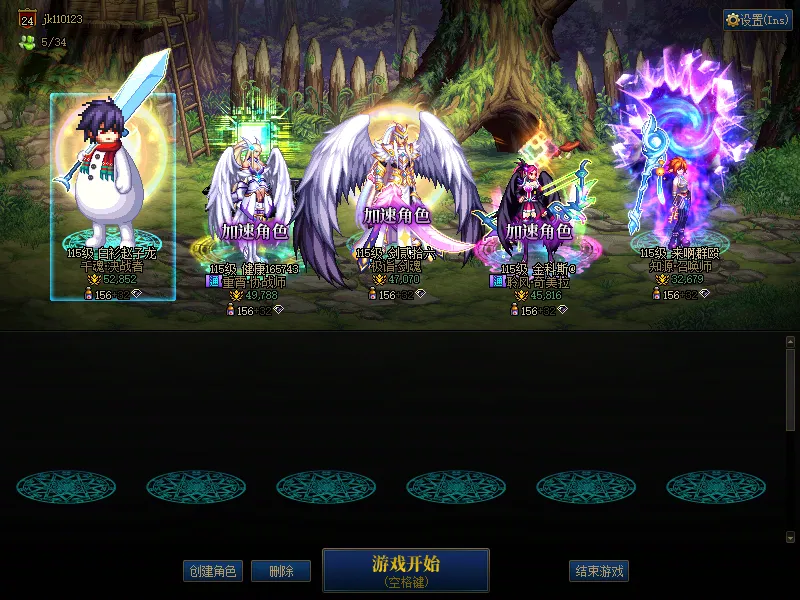Viewport: 800px width, 600px height.
Task: Start the game with 游戏开始
Action: coord(405,570)
